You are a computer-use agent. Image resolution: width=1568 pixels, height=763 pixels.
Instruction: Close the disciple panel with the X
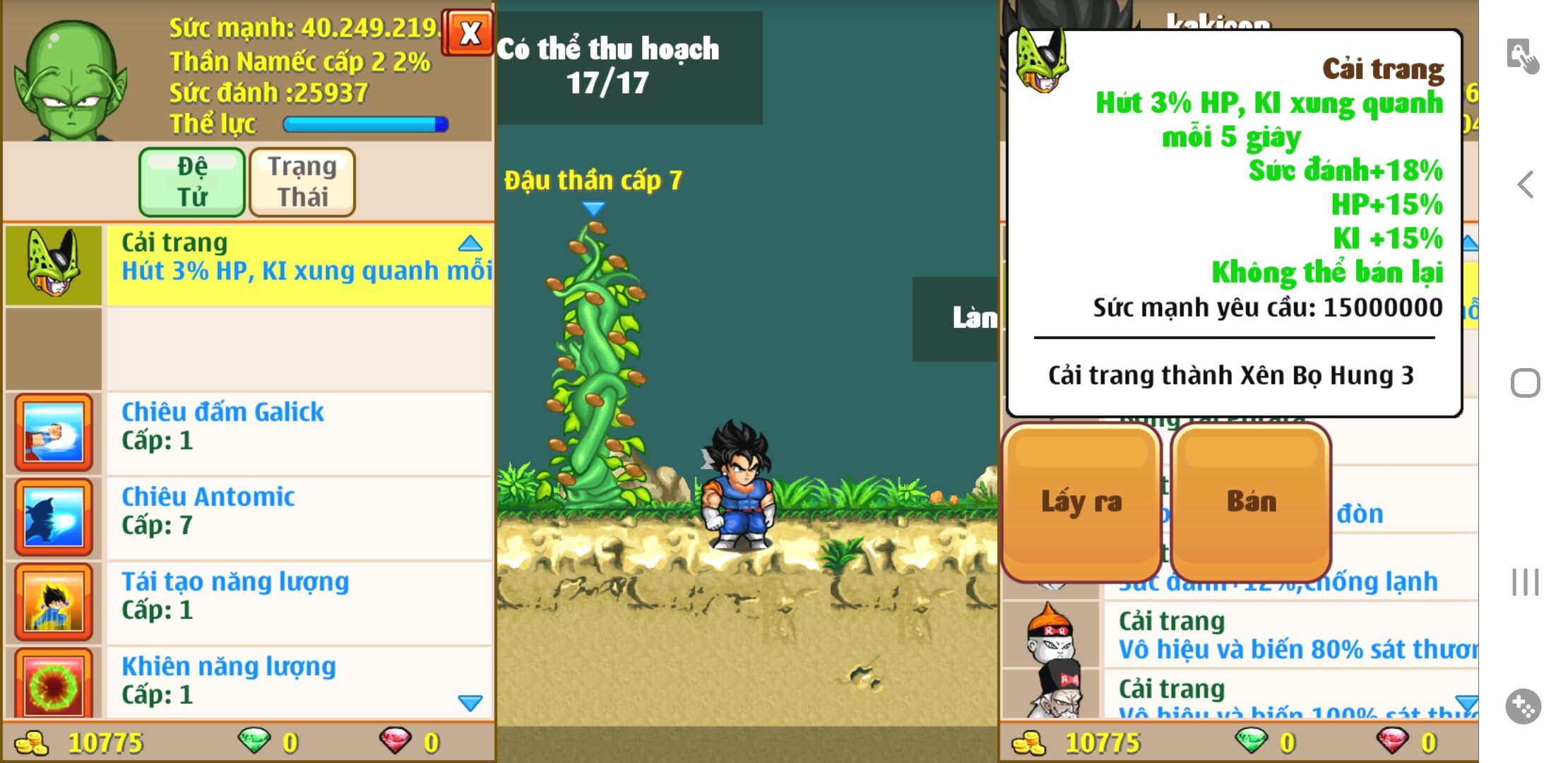(x=469, y=32)
